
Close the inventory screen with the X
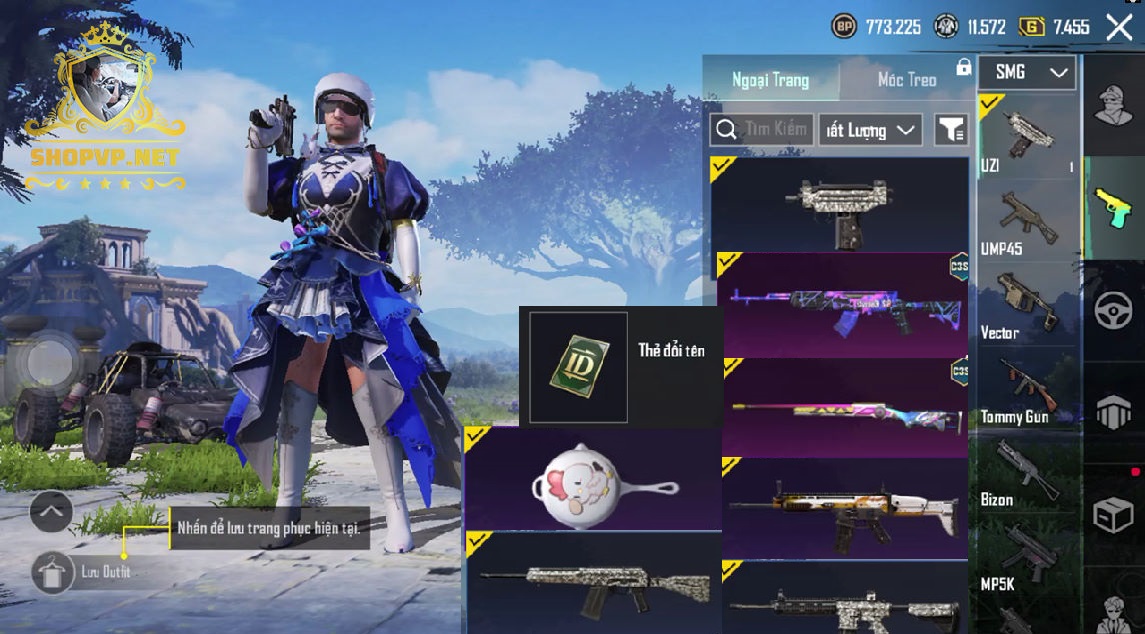(x=1119, y=27)
